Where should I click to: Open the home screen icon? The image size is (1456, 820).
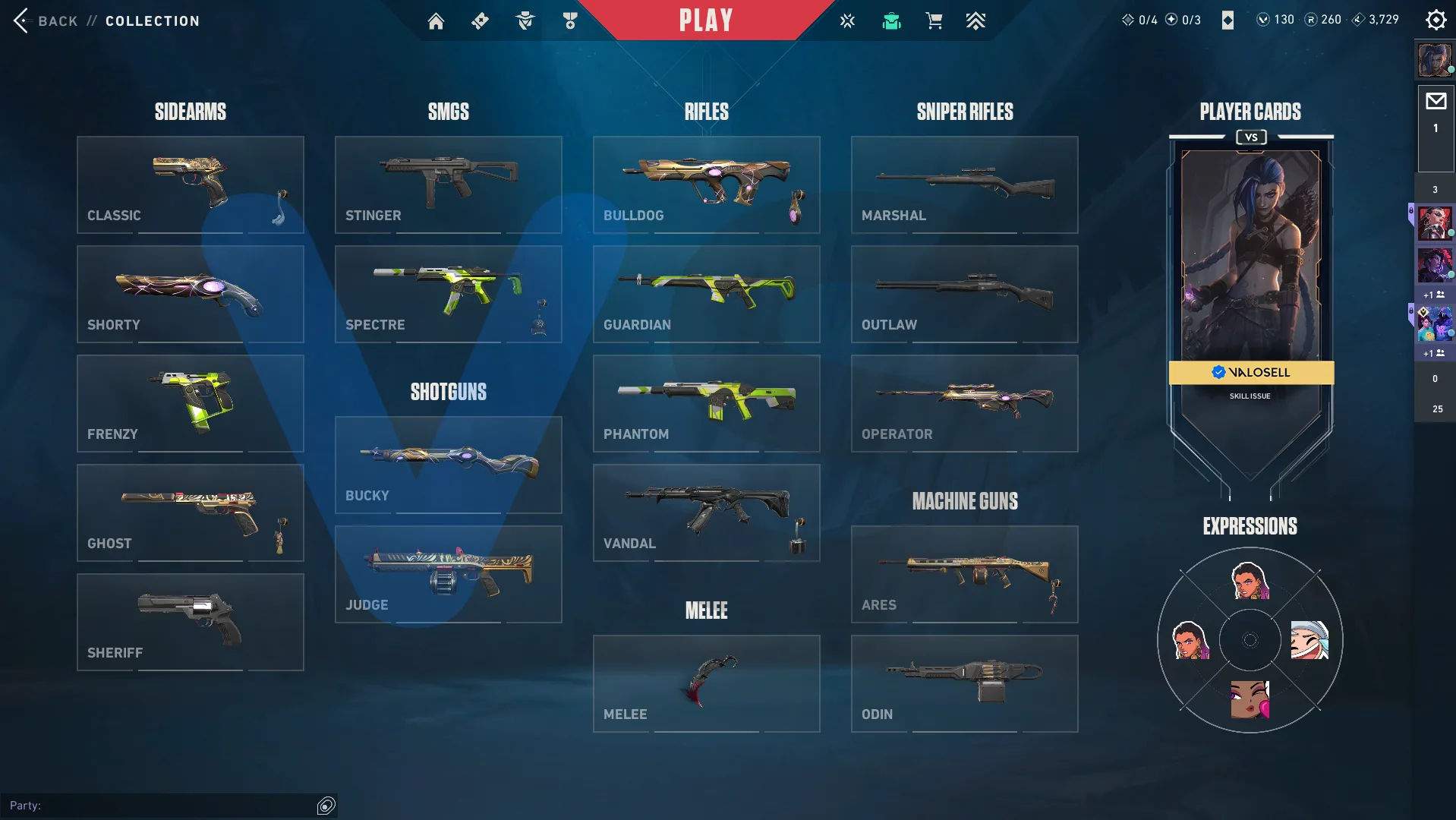pyautogui.click(x=436, y=21)
